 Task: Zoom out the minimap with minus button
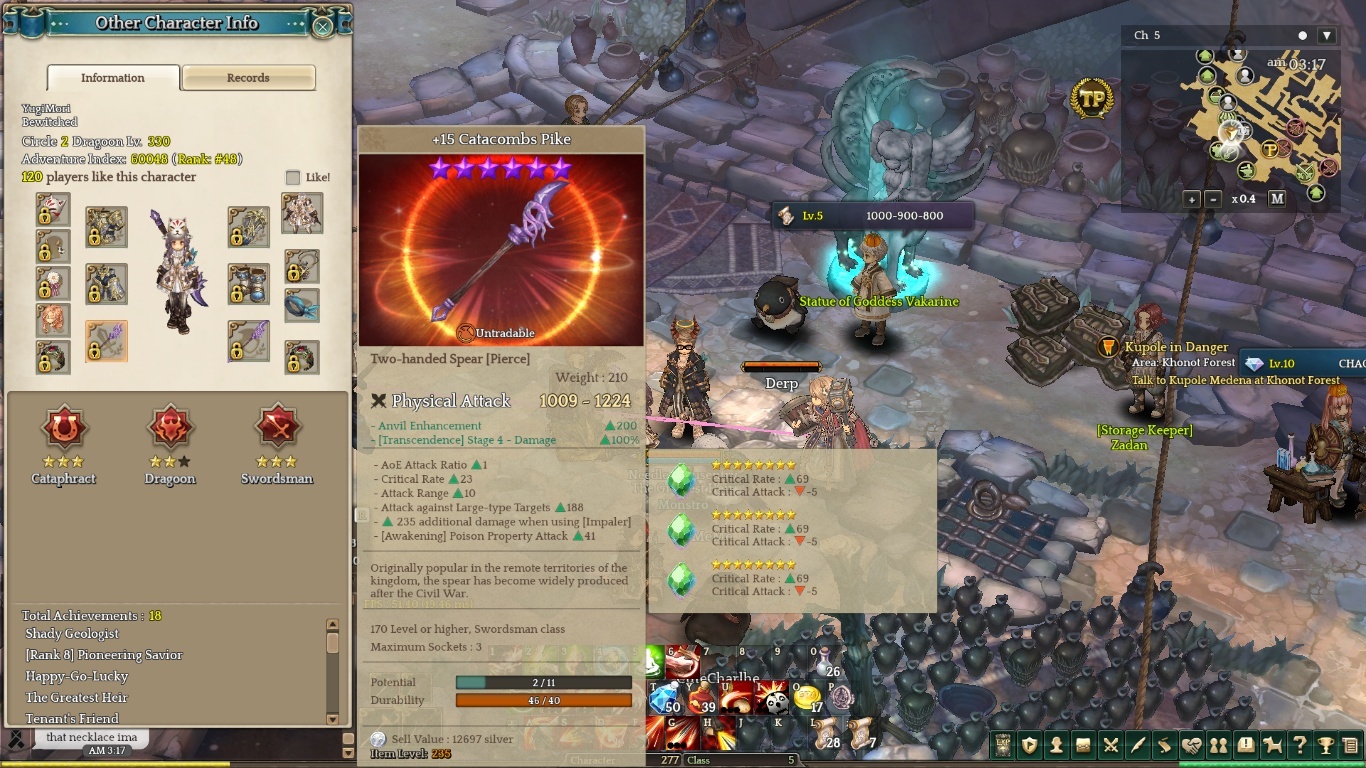[1213, 199]
